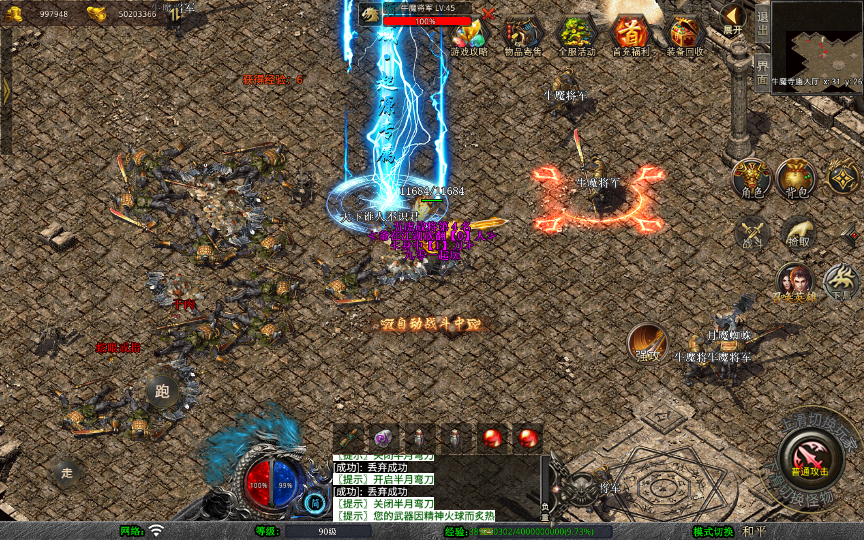
Task: Summon hero with 召唤英雄 portrait
Action: (x=795, y=283)
